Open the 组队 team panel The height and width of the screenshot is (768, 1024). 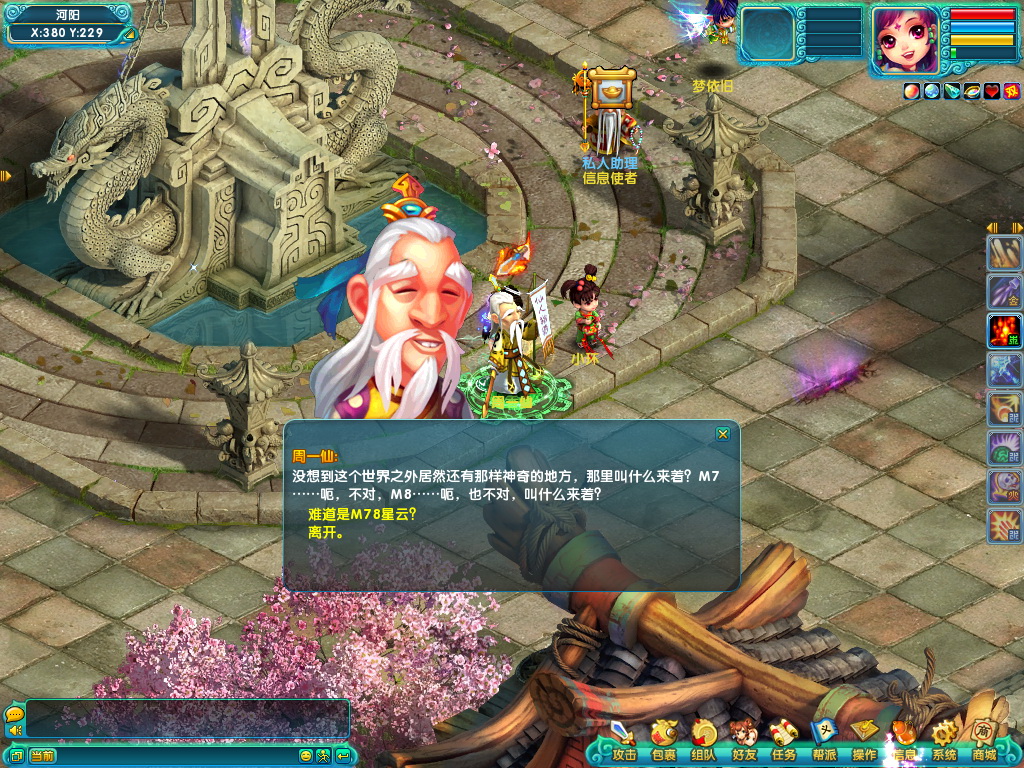704,743
